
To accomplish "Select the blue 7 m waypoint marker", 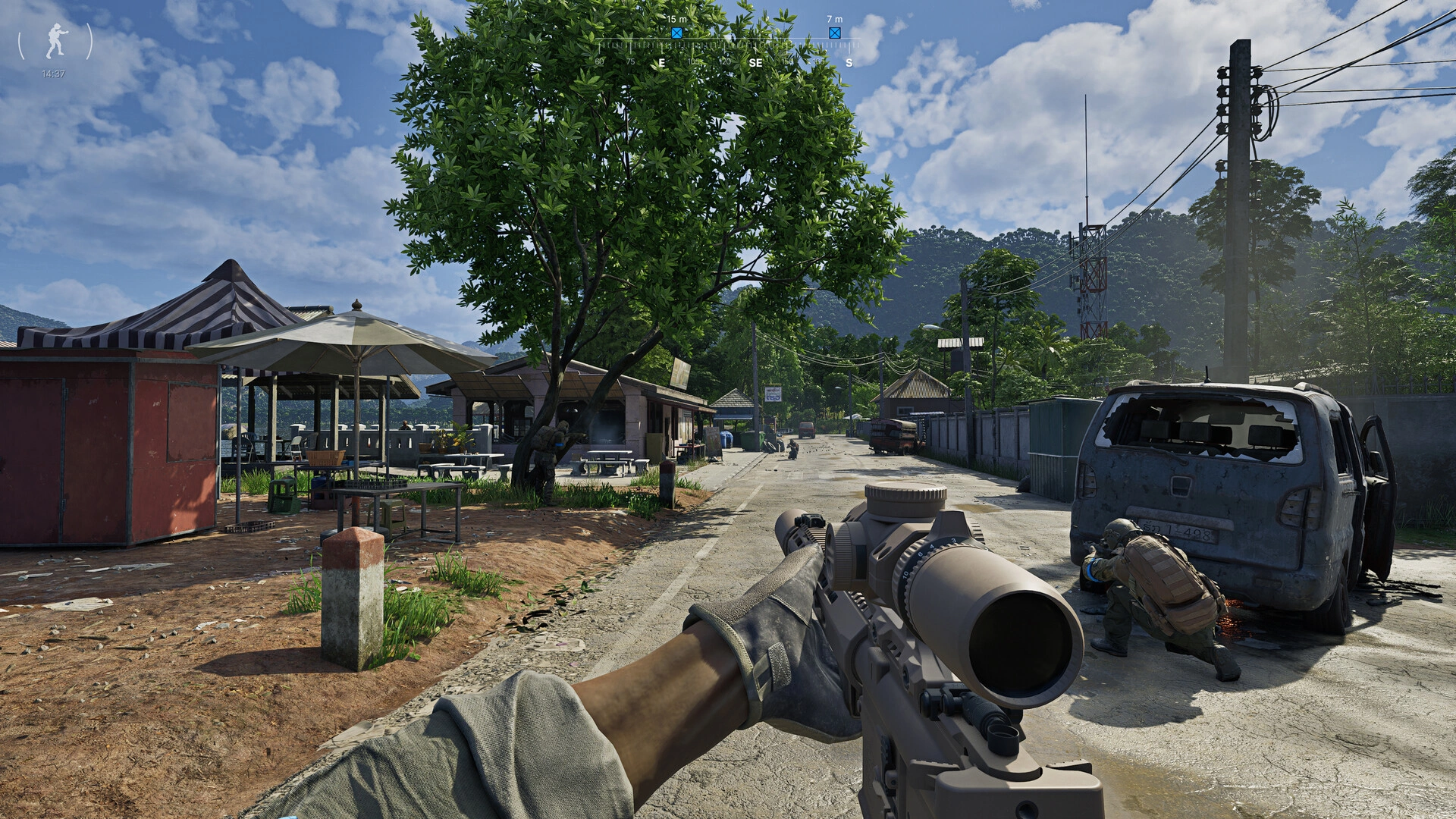I will coord(835,33).
